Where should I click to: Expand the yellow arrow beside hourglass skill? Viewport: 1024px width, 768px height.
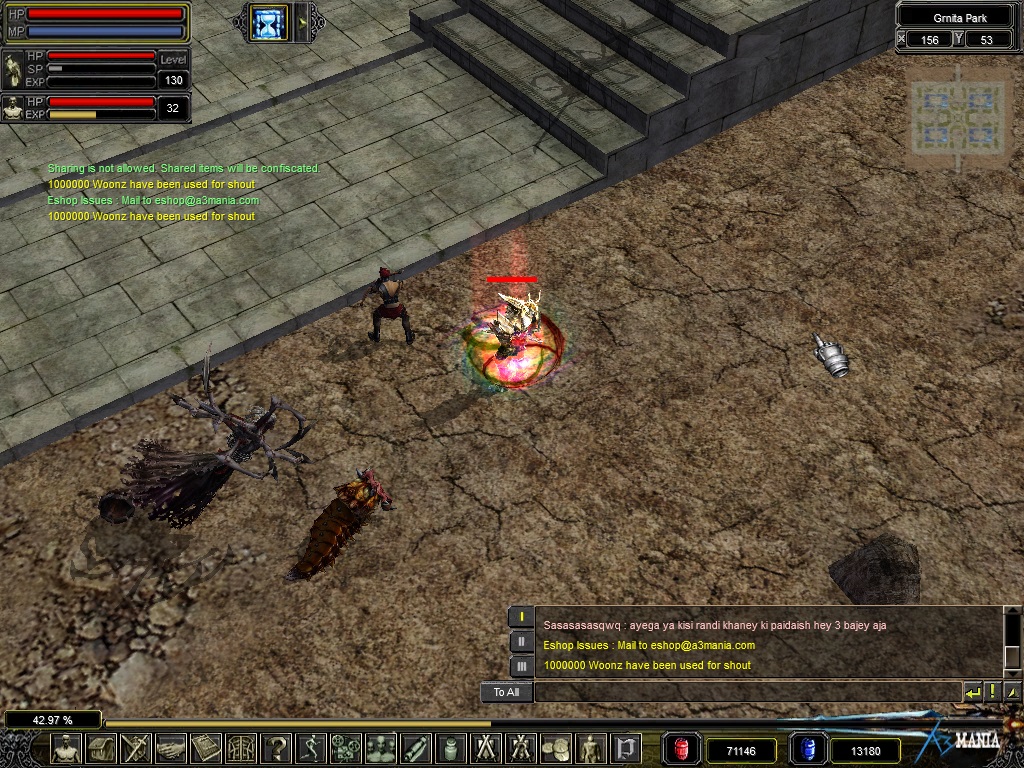tap(303, 22)
